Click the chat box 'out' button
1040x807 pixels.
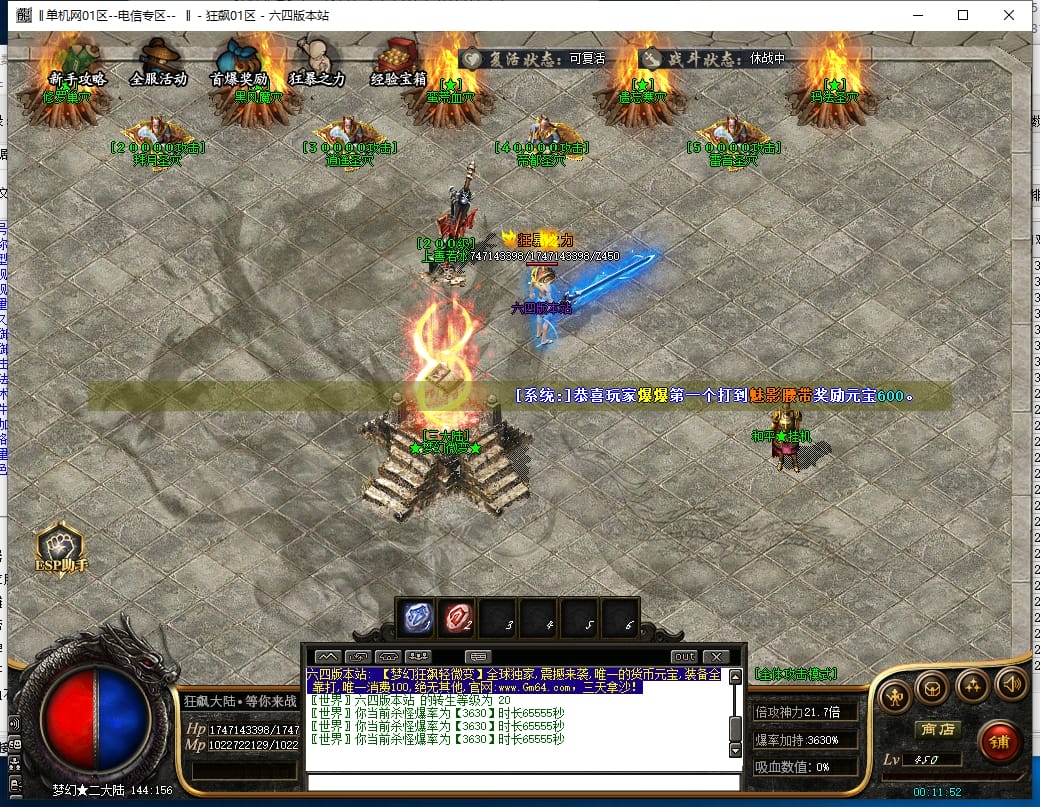[x=683, y=656]
